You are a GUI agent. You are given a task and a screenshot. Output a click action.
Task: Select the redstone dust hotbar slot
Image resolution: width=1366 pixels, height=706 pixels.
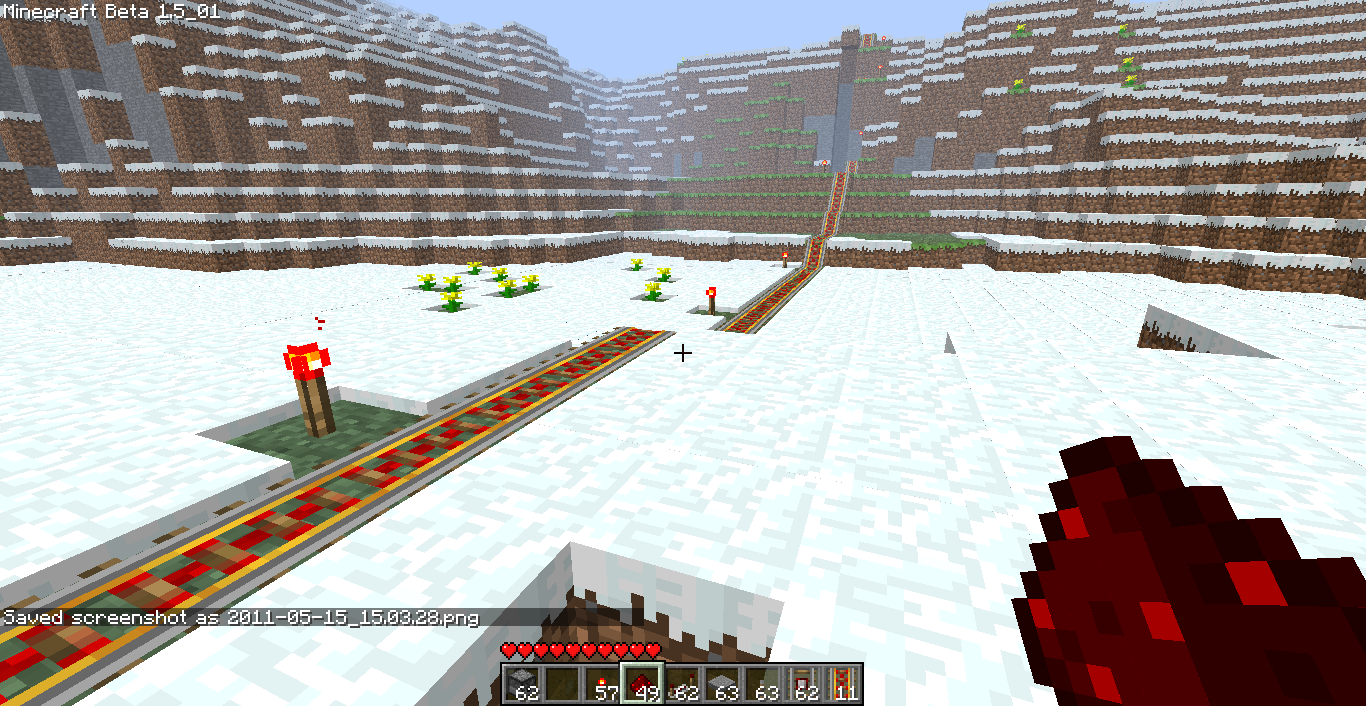642,684
